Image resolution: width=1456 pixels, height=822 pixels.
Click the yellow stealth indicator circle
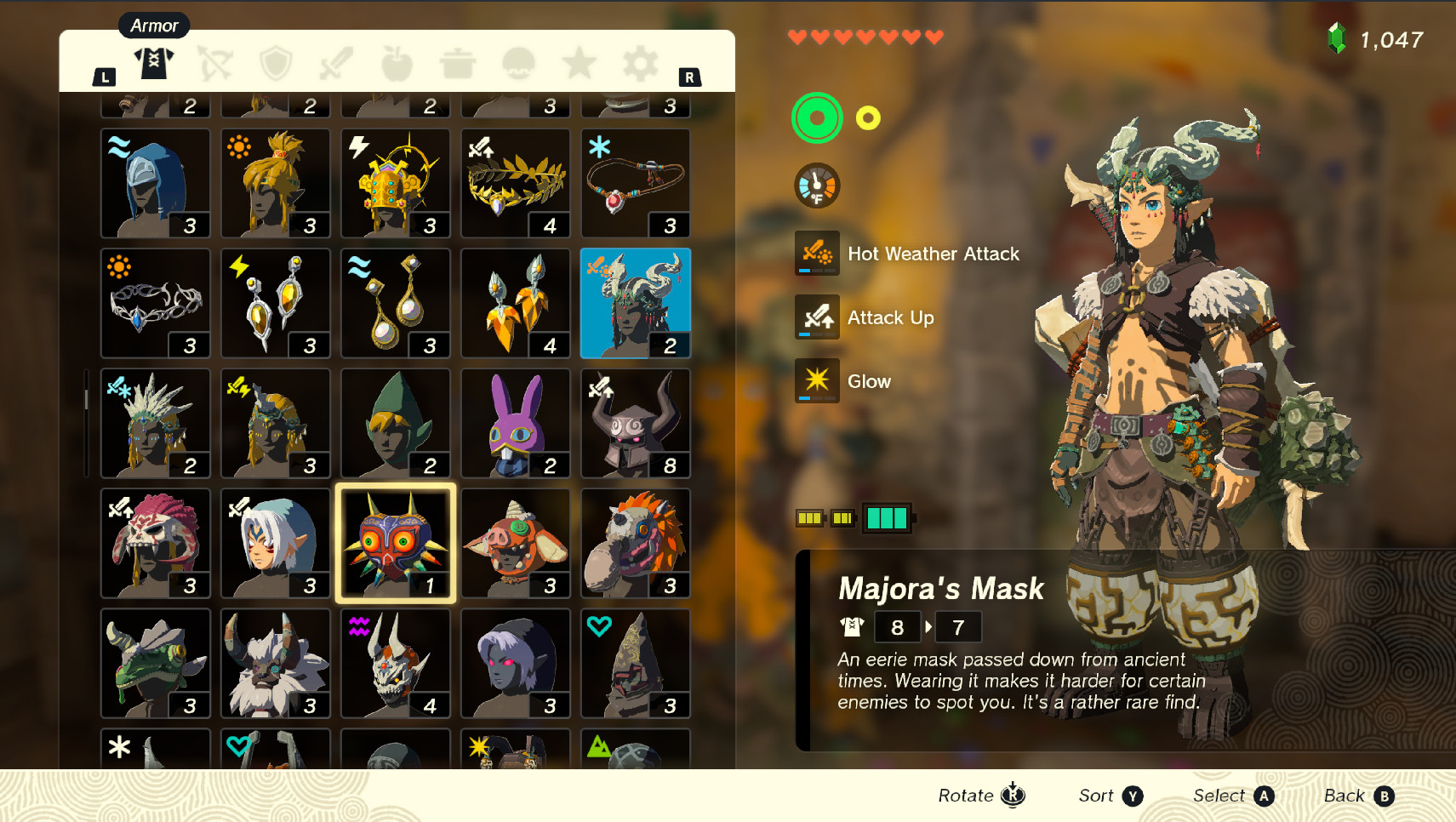(867, 118)
